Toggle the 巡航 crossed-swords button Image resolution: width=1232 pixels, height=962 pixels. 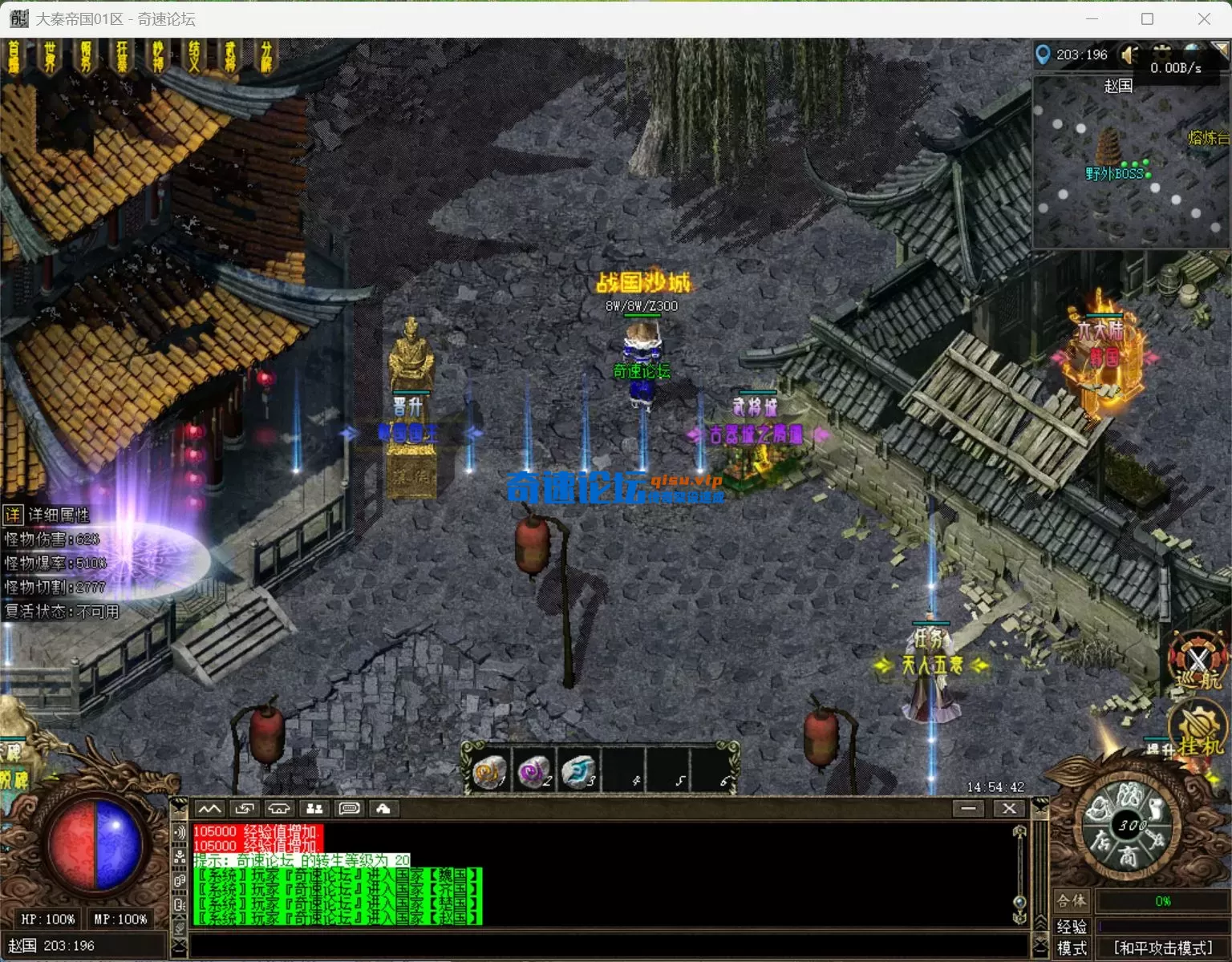click(1198, 661)
